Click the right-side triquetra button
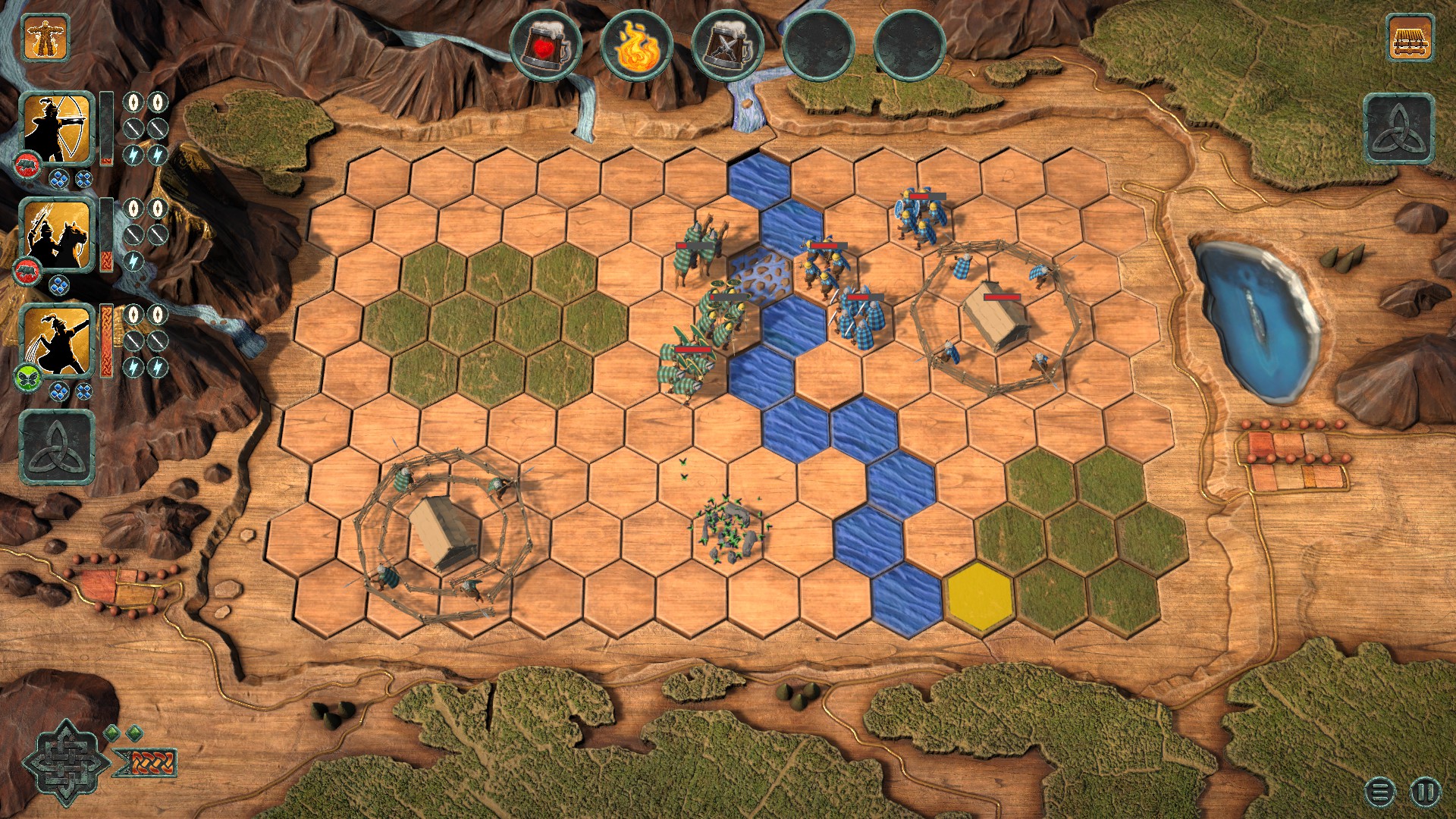The height and width of the screenshot is (819, 1456). pyautogui.click(x=1399, y=128)
